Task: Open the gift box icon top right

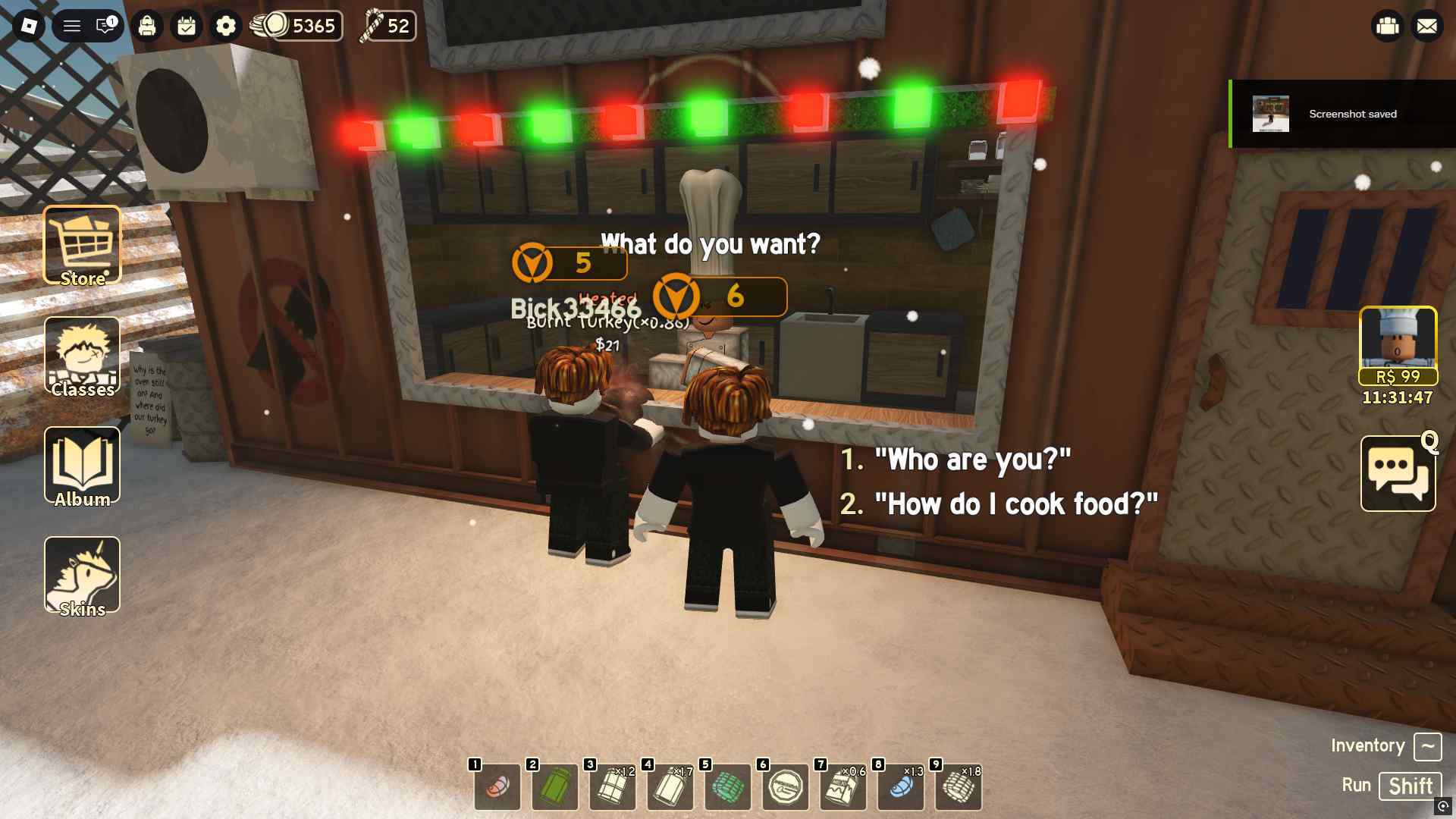Action: 1388,25
